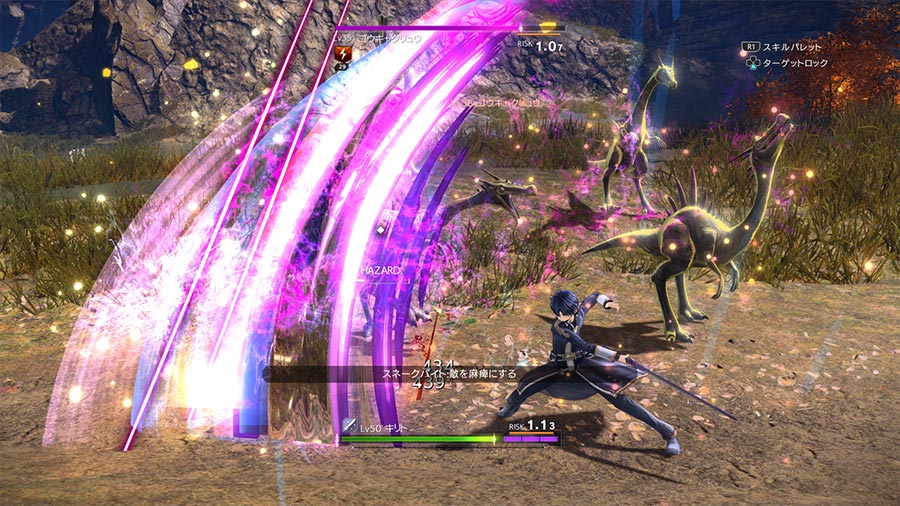Click the lightning bolt status icon
The image size is (900, 506).
345,54
